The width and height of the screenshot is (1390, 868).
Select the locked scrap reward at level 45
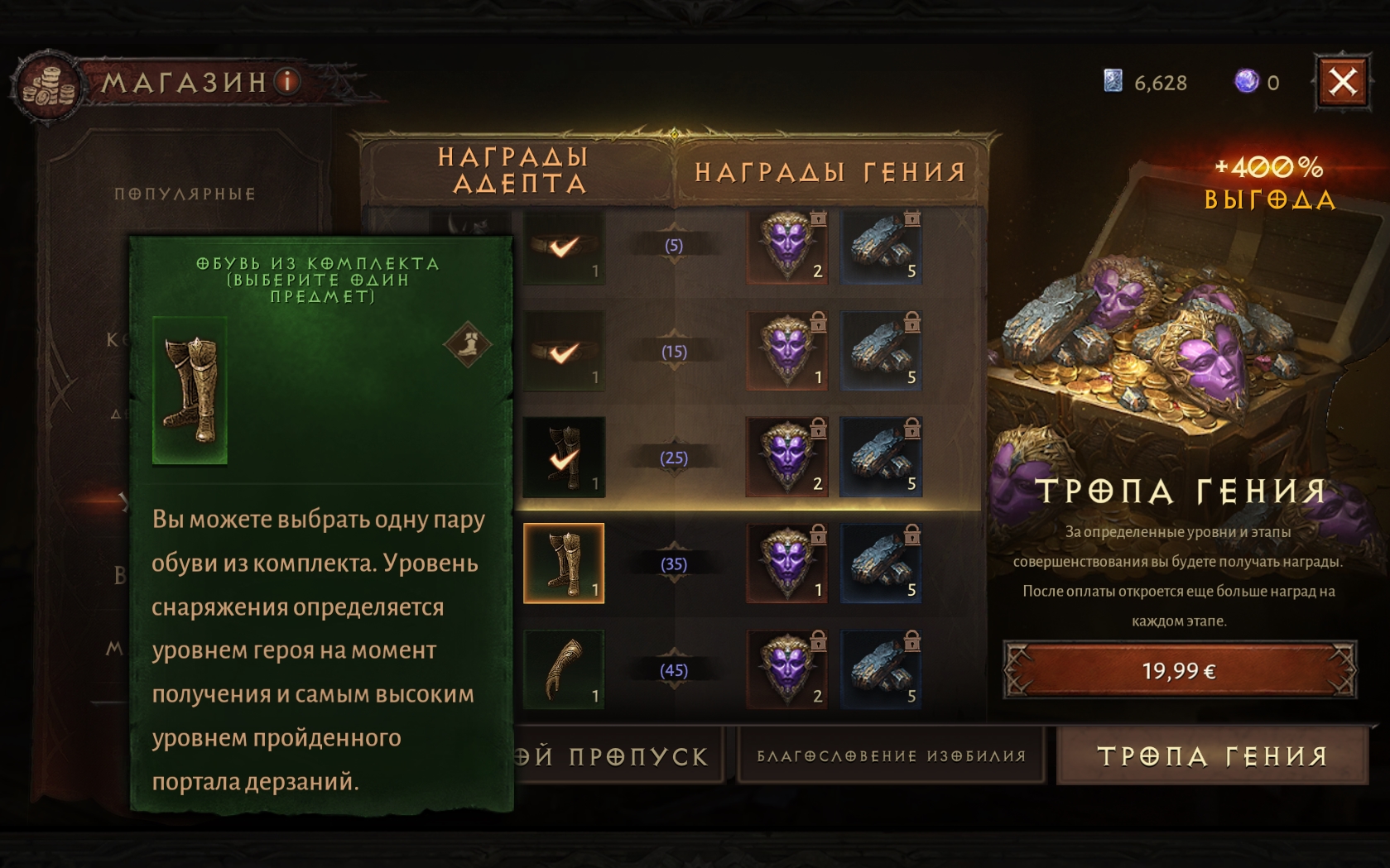point(881,669)
